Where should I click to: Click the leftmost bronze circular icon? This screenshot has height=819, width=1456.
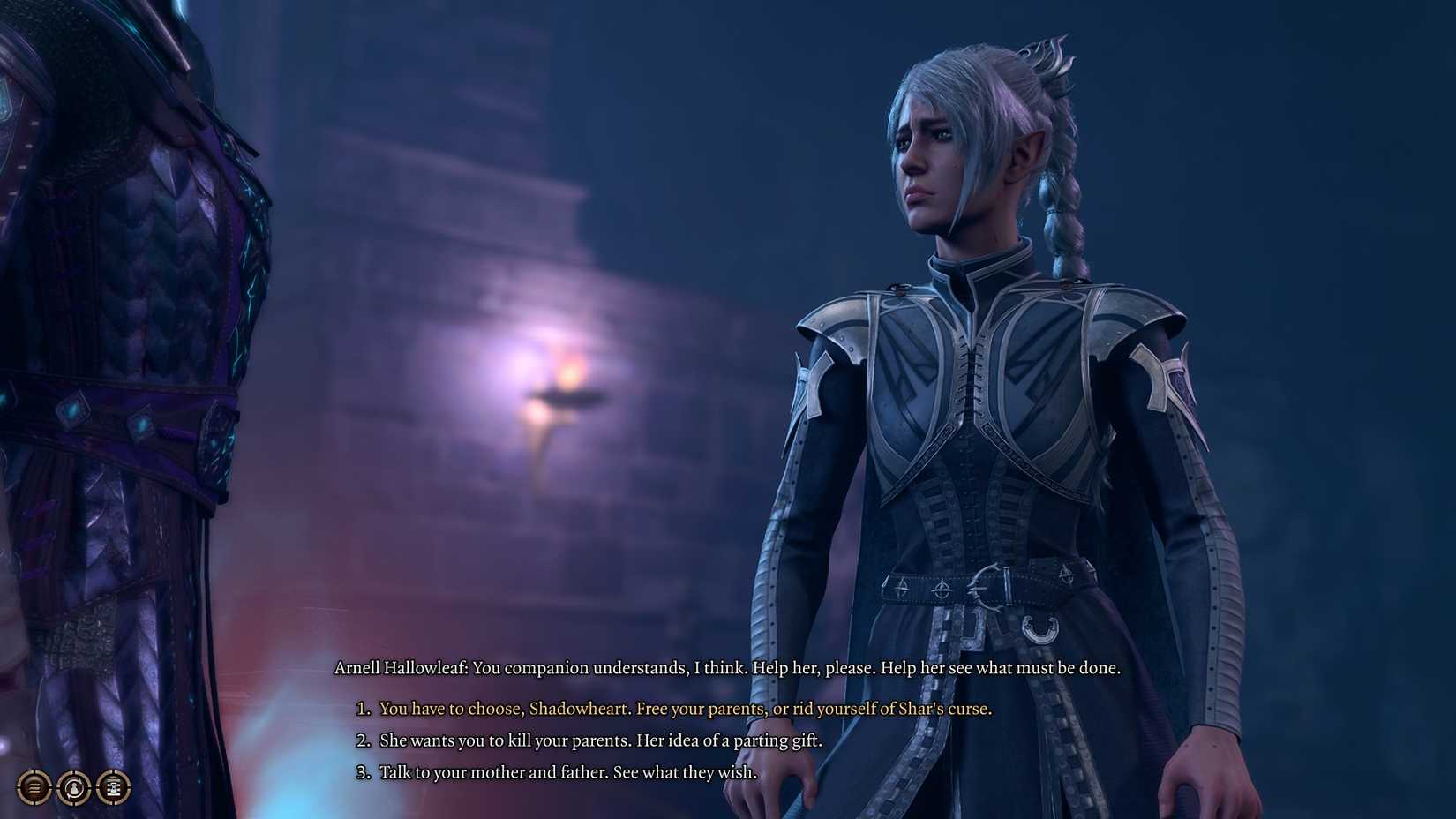pos(34,788)
